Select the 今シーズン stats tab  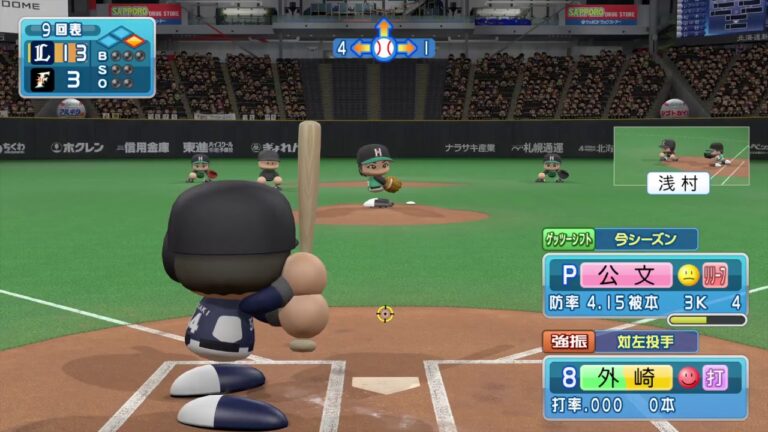646,239
